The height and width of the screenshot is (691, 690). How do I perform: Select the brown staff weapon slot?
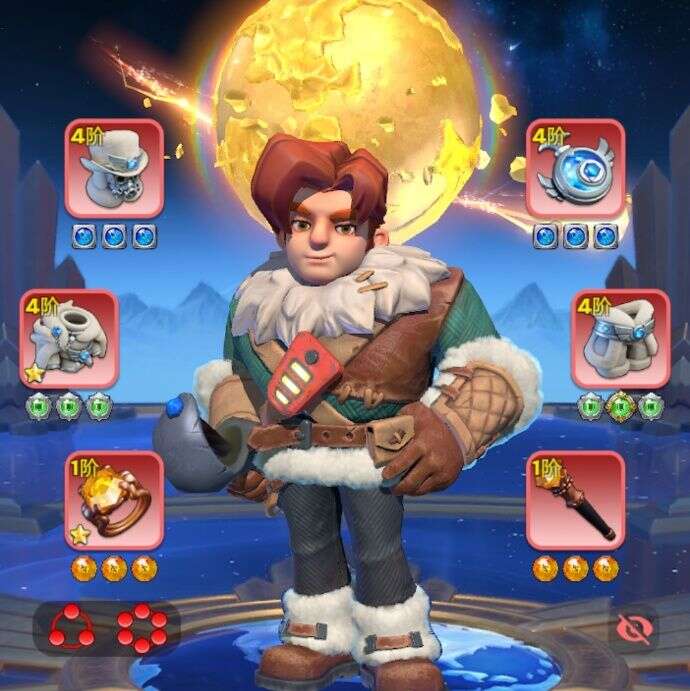575,500
